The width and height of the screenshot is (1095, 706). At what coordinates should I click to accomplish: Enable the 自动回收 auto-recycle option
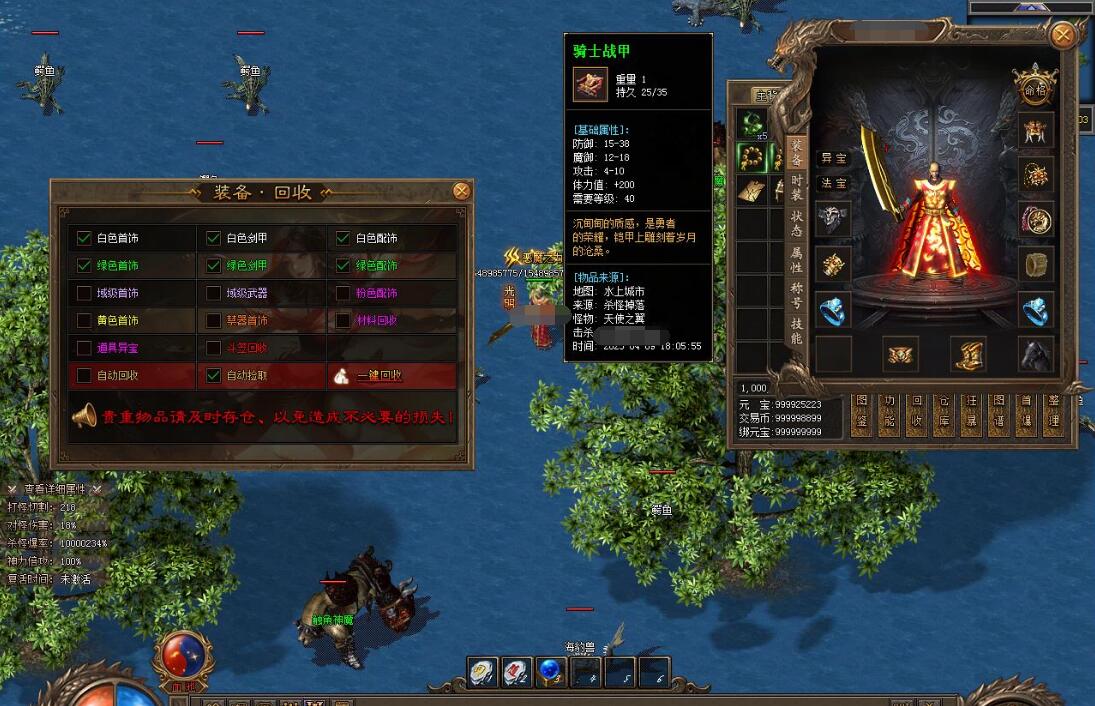84,376
